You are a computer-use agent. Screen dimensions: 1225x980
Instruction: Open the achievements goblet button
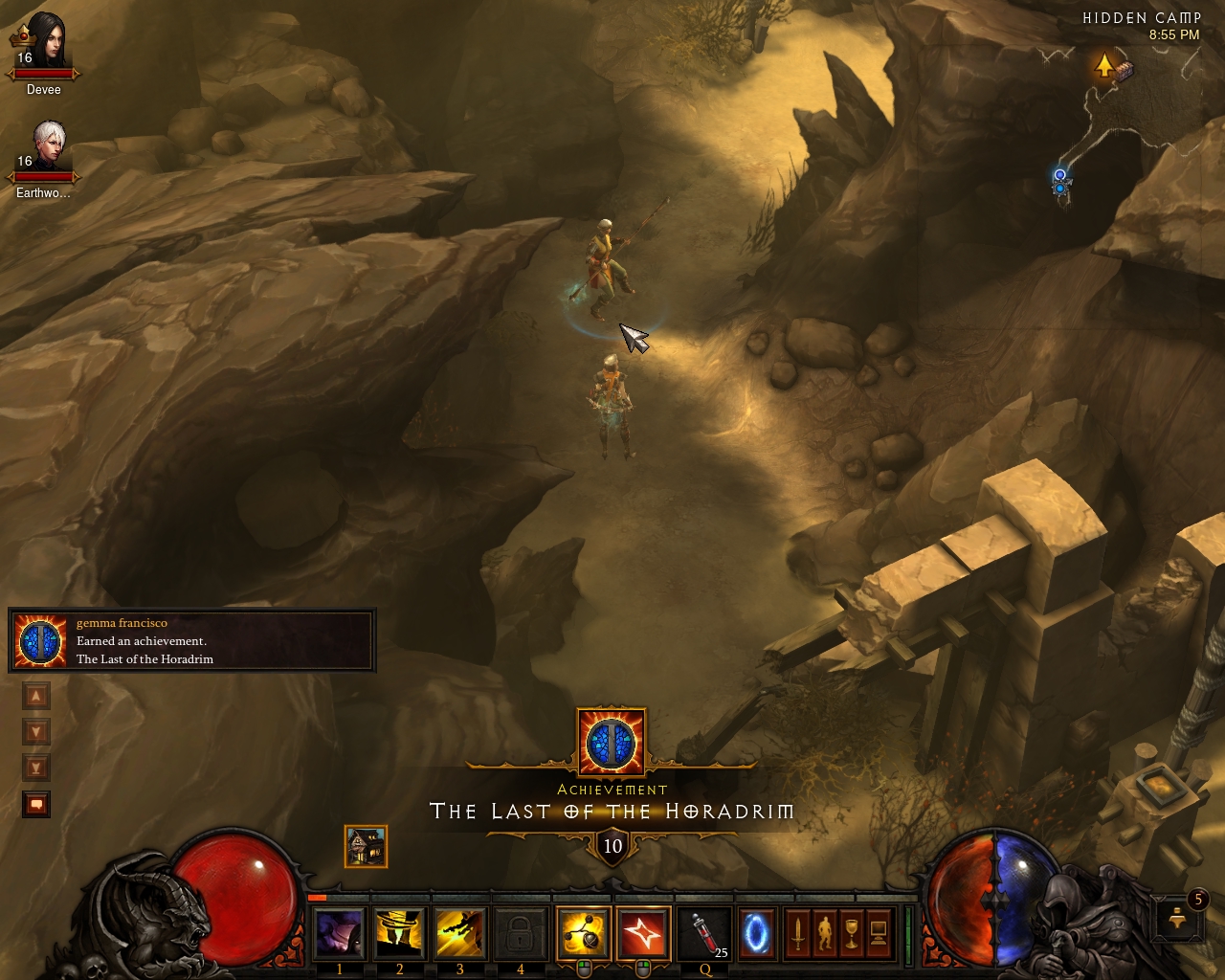[x=852, y=933]
